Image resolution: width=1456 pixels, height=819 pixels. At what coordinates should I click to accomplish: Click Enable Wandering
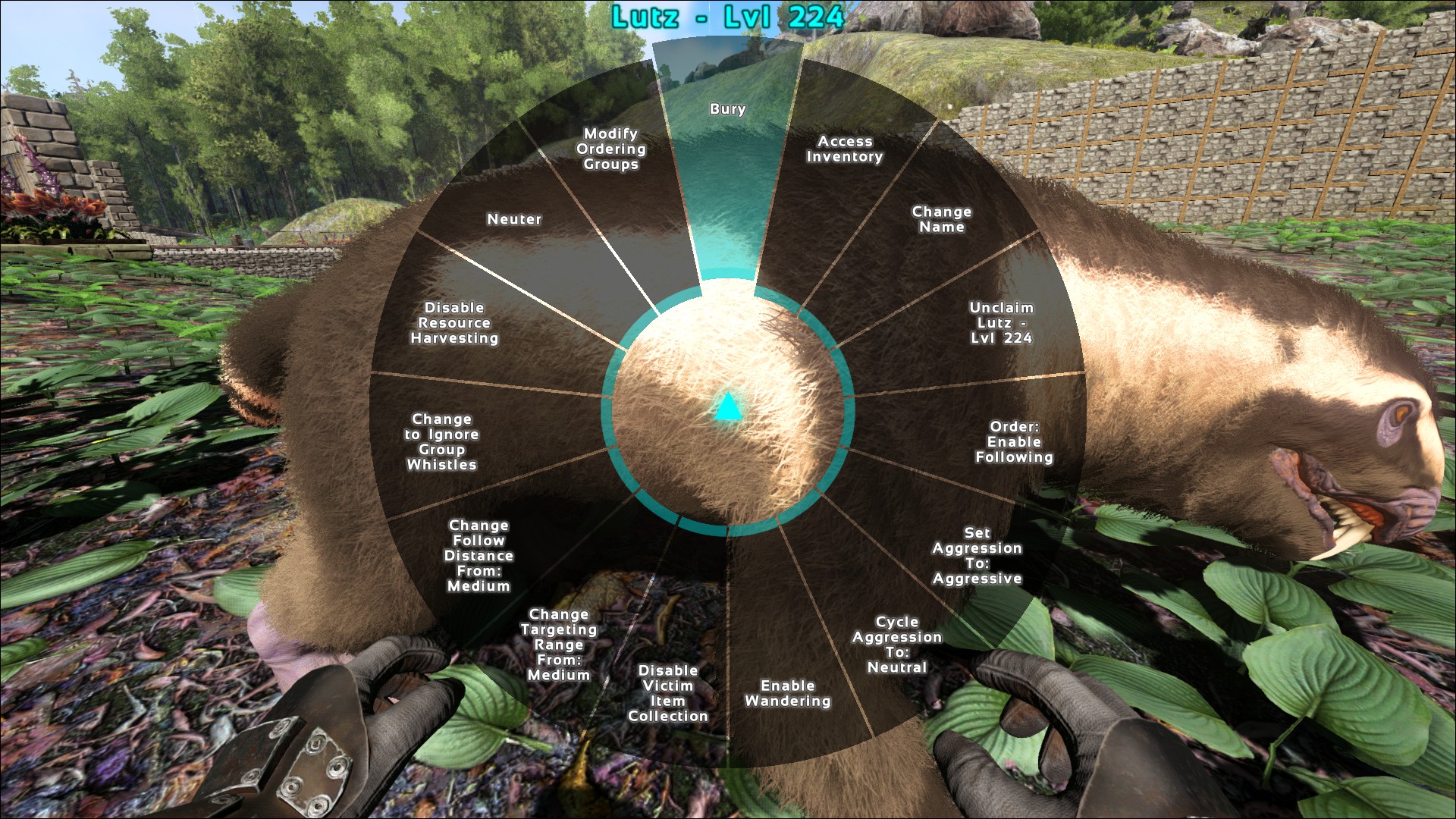[x=787, y=693]
